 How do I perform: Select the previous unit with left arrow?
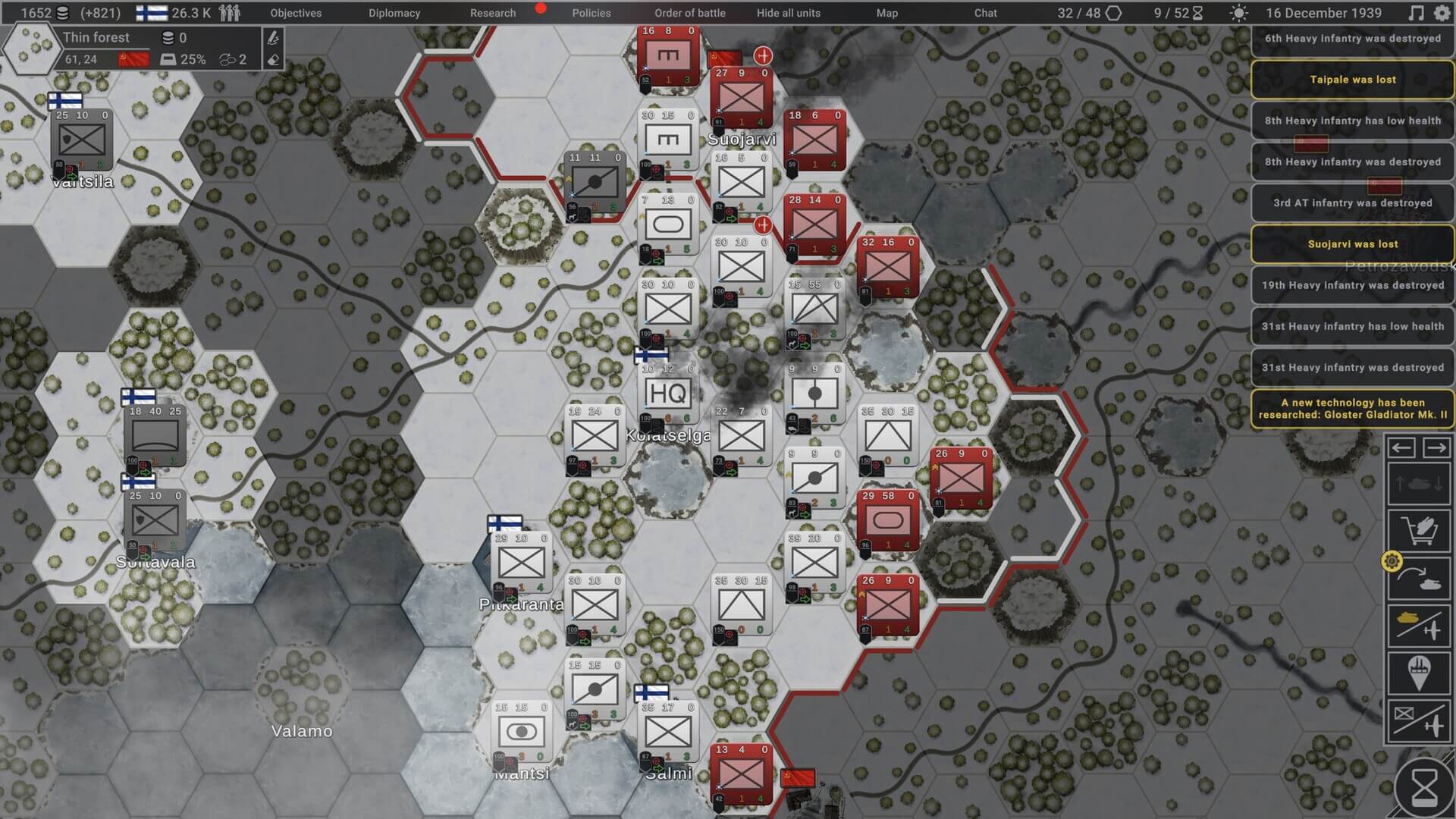(1401, 447)
